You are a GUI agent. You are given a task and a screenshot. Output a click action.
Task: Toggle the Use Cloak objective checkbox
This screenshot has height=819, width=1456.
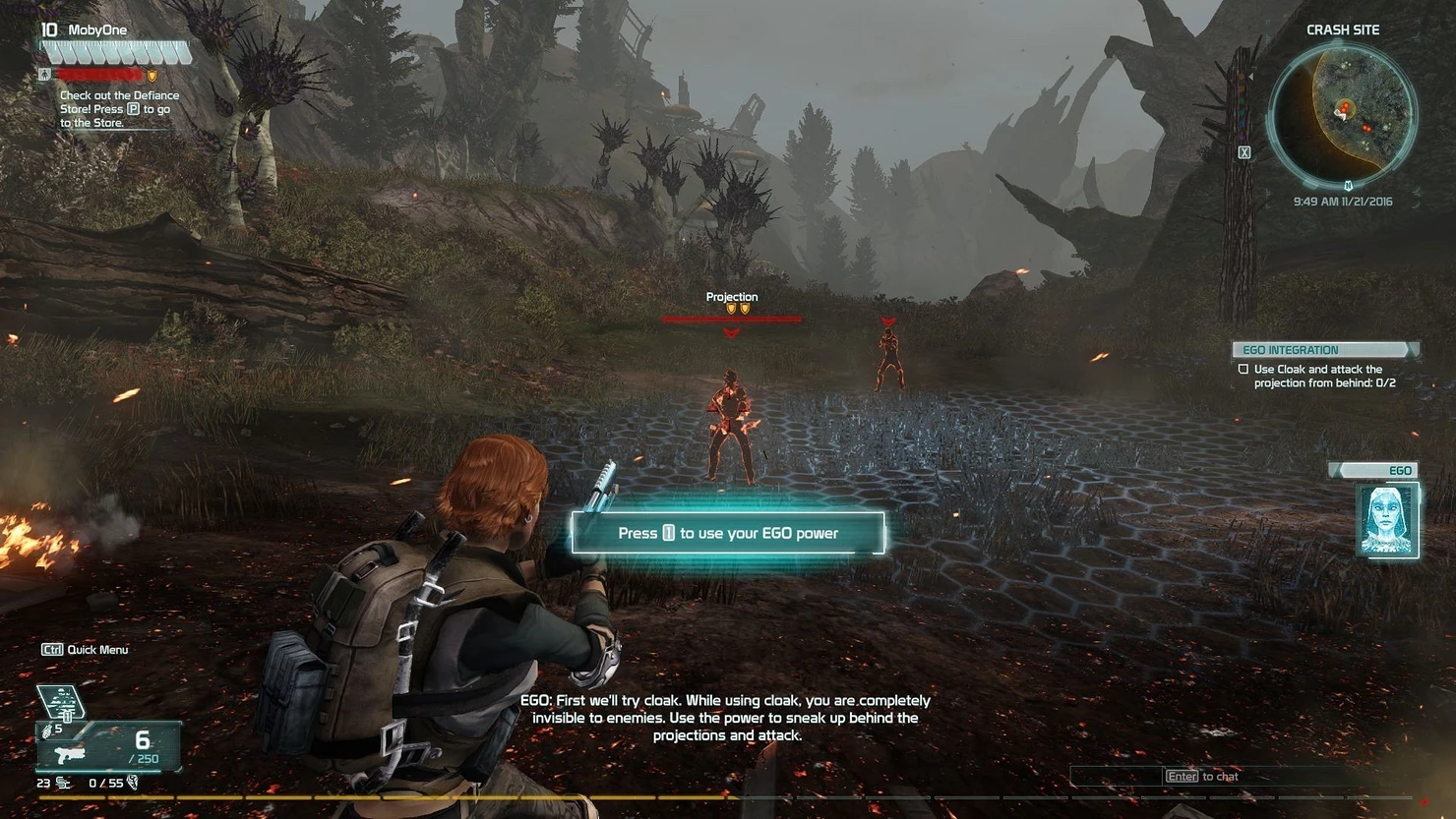click(1244, 370)
